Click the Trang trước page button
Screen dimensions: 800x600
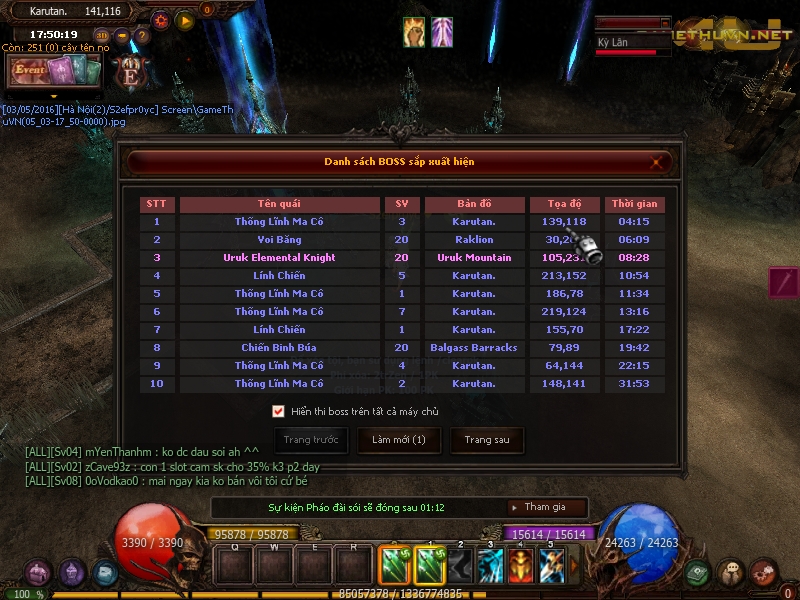pos(311,440)
